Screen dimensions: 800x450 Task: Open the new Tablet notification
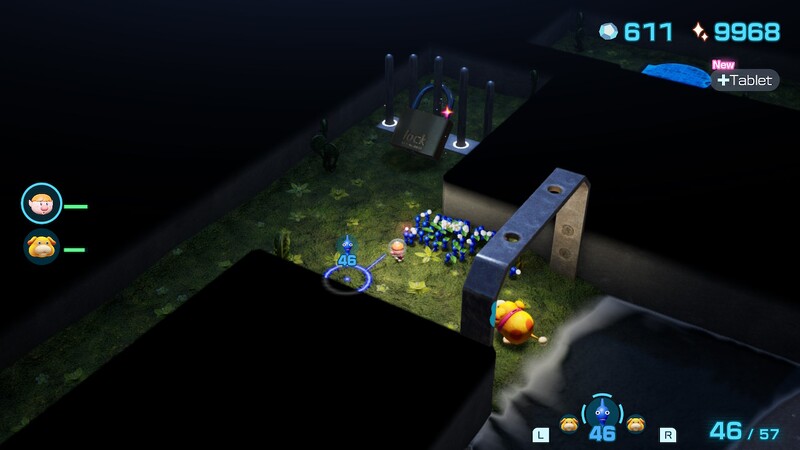(x=746, y=80)
